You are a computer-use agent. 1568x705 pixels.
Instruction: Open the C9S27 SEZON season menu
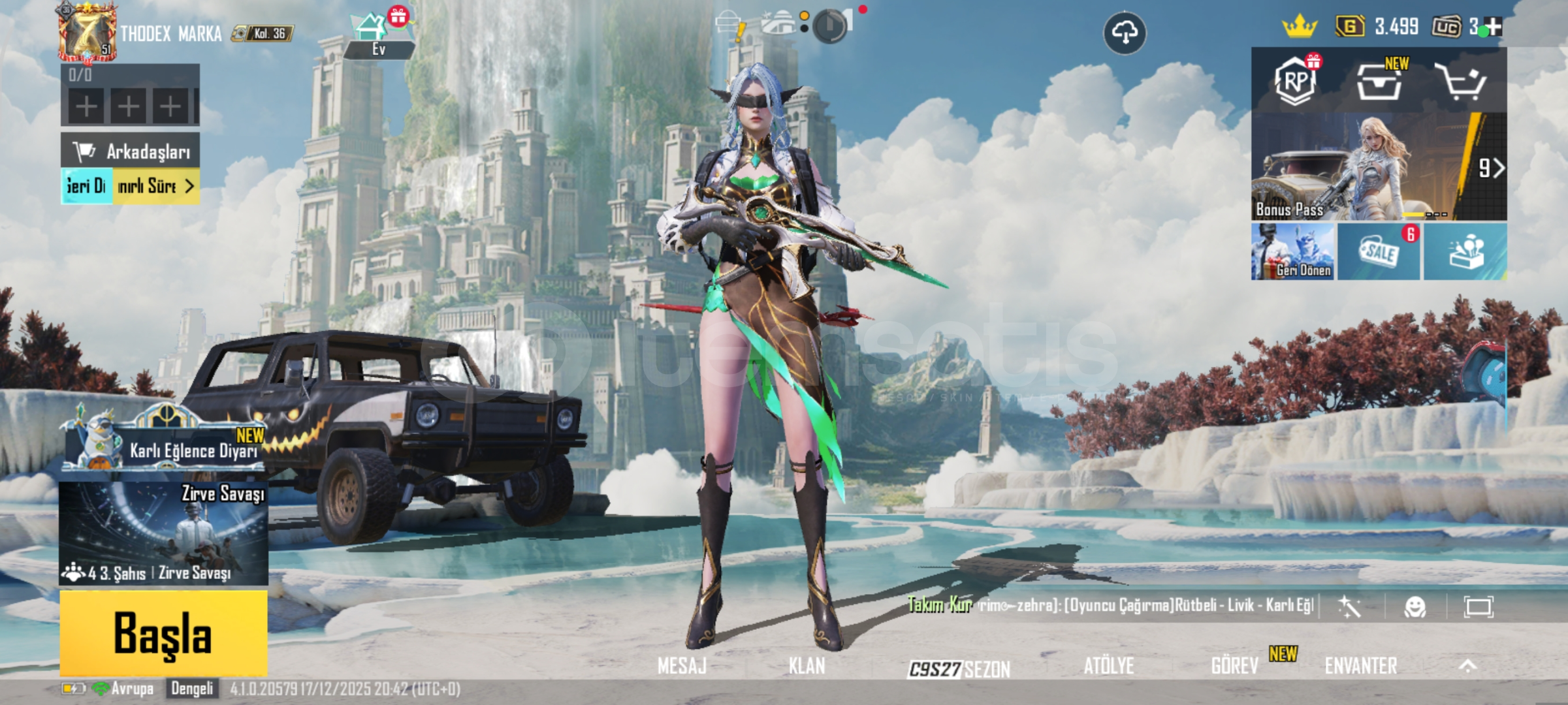click(x=959, y=668)
